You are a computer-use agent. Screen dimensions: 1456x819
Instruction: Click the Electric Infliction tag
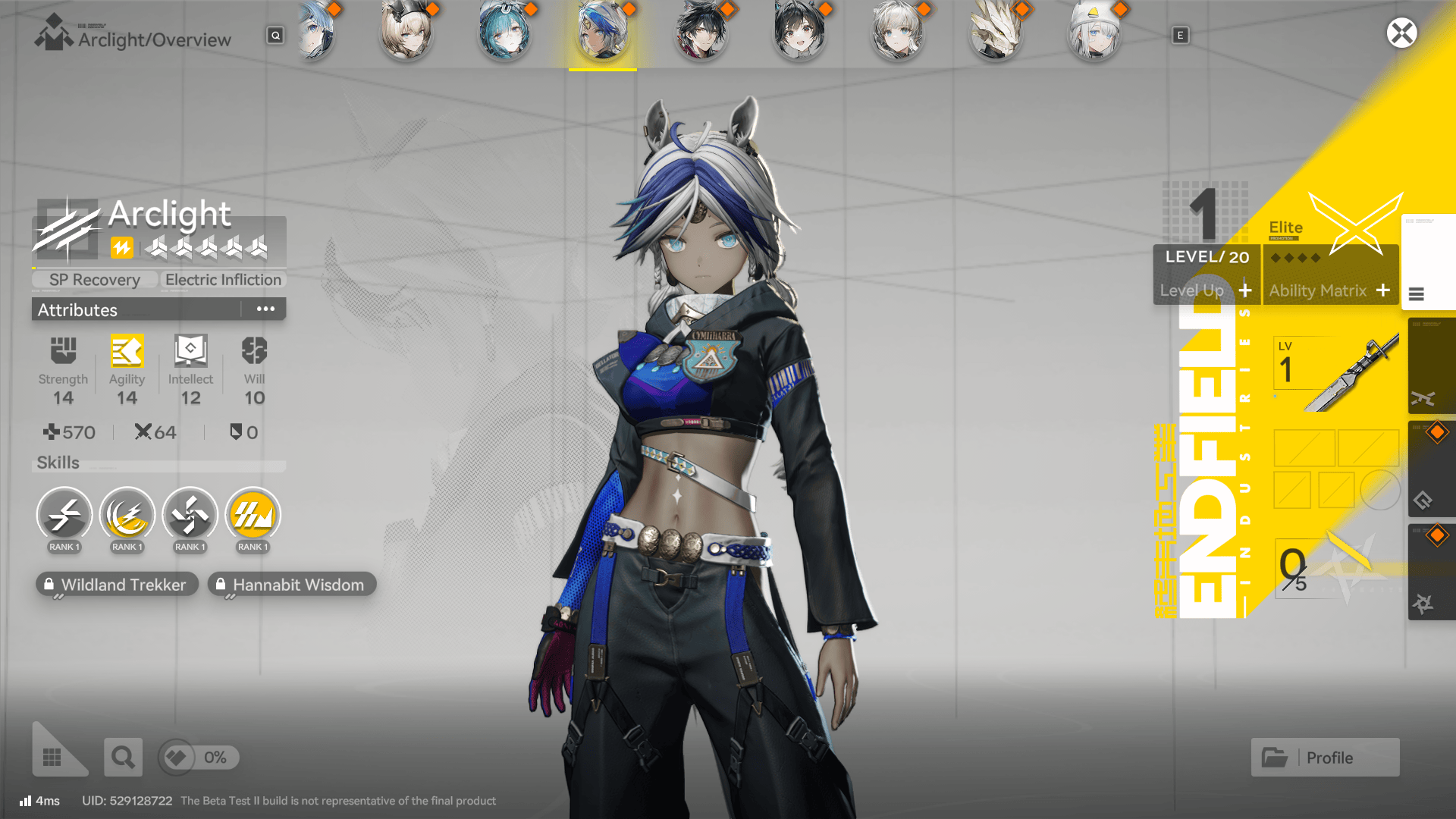pyautogui.click(x=222, y=279)
